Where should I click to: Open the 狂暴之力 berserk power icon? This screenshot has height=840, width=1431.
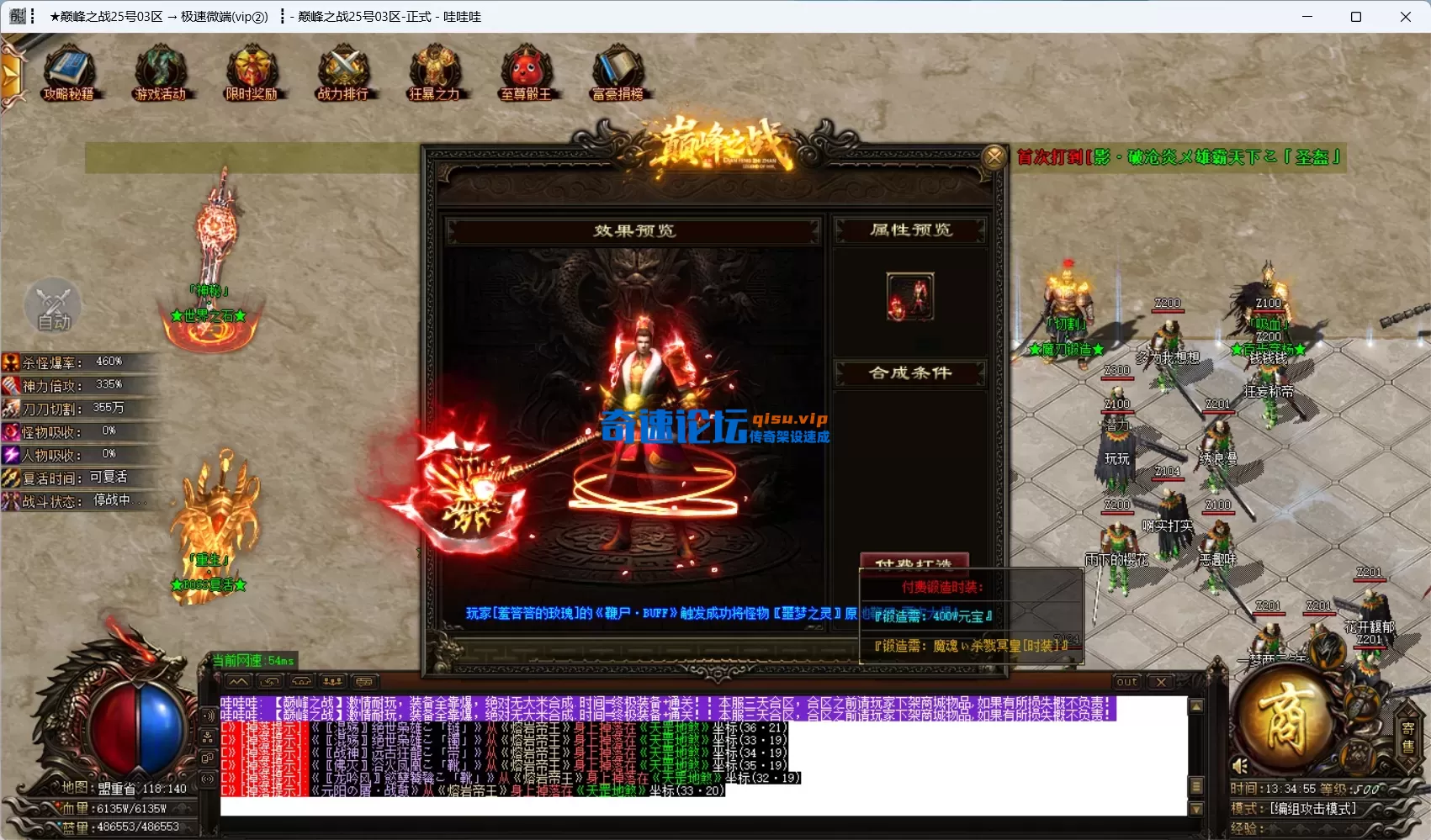[x=434, y=74]
